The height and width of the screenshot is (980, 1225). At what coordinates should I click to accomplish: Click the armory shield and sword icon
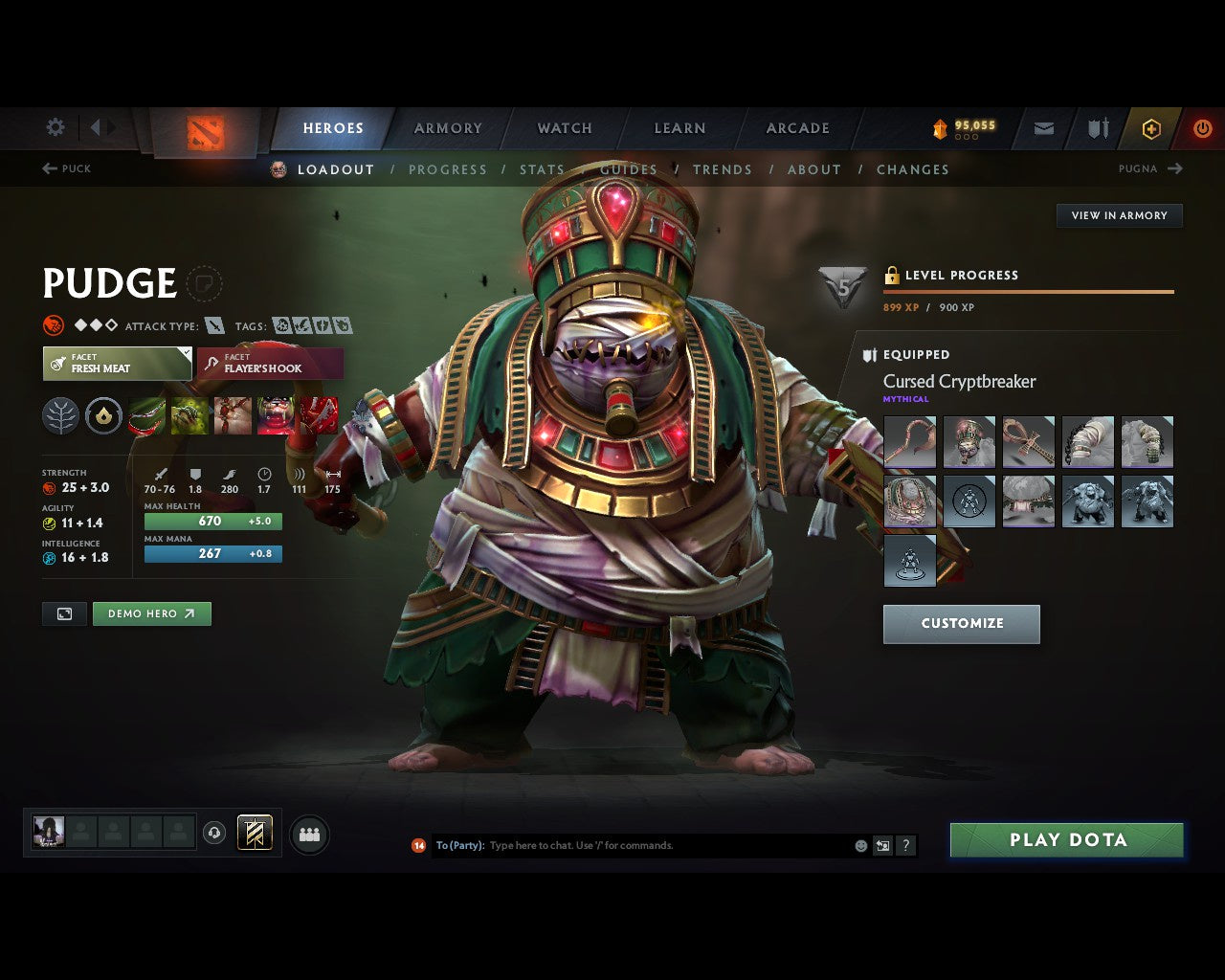pos(1097,128)
